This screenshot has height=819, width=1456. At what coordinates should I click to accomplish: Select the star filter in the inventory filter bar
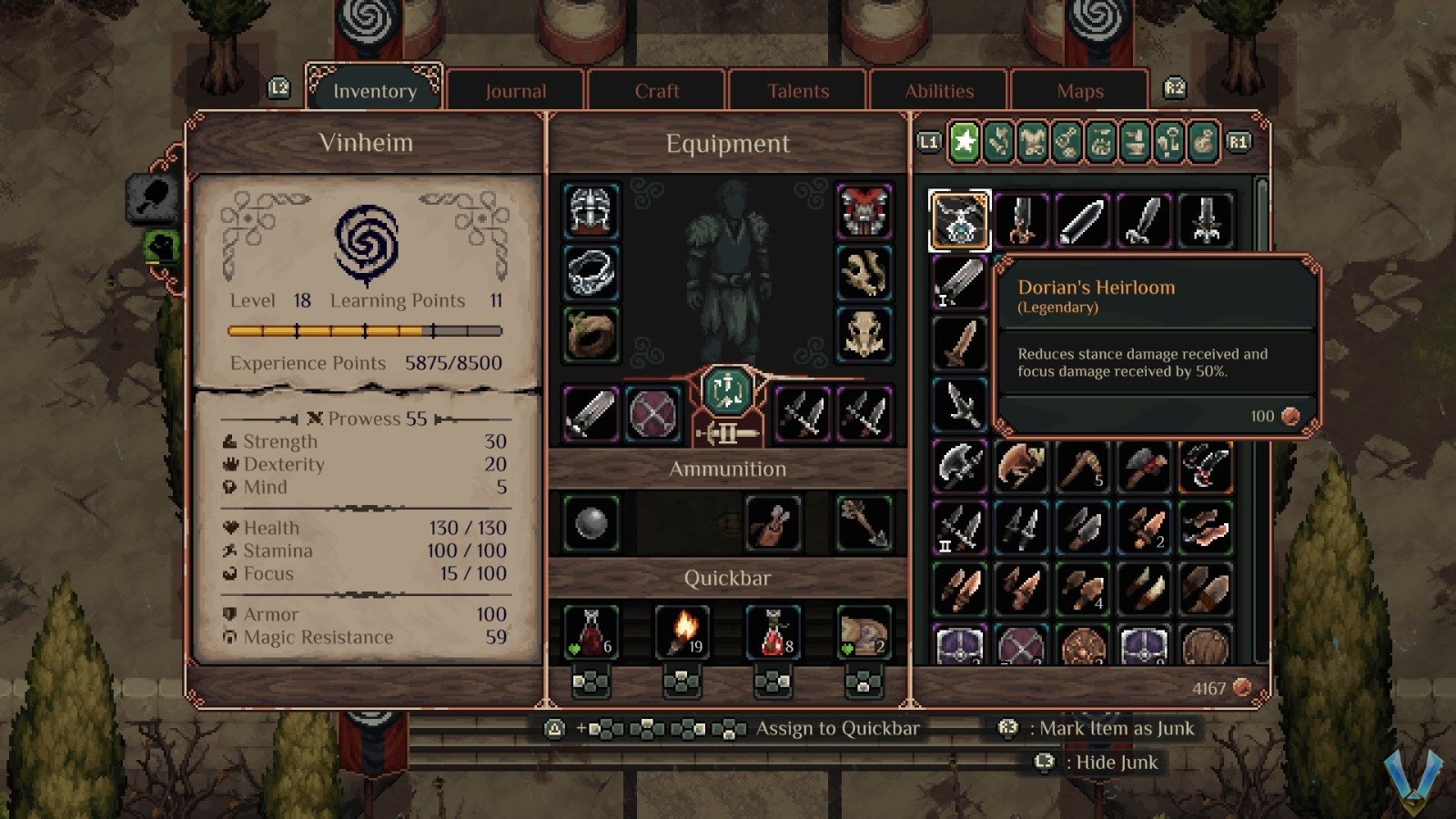coord(963,143)
